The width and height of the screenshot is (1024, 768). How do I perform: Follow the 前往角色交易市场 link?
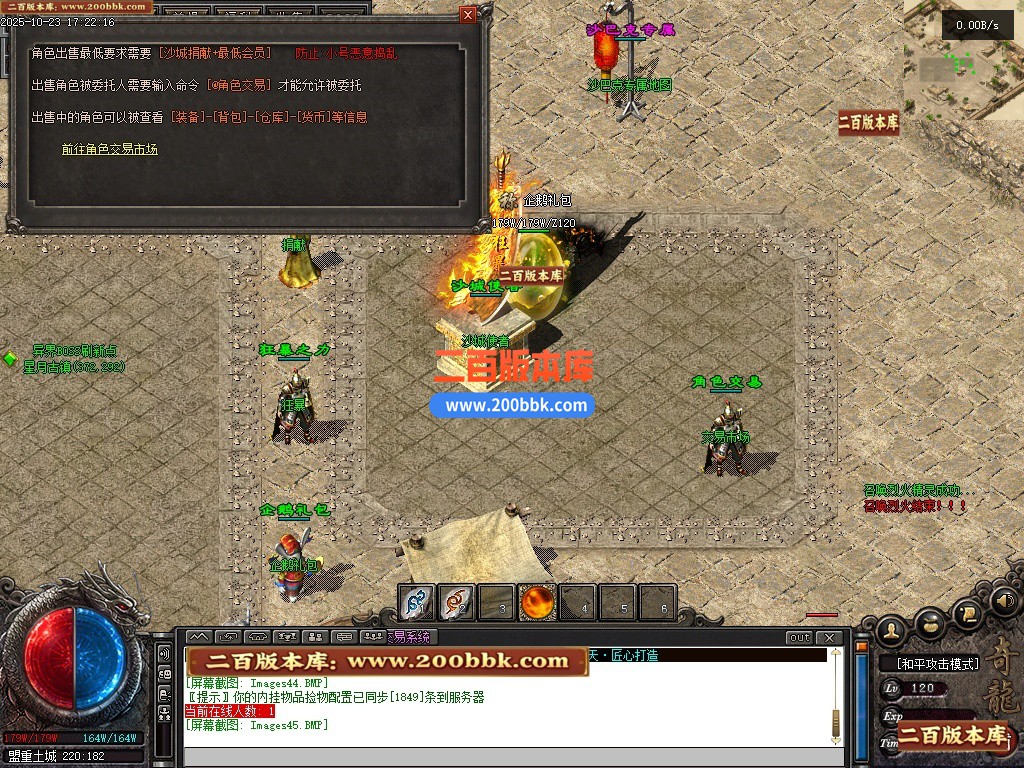click(109, 149)
